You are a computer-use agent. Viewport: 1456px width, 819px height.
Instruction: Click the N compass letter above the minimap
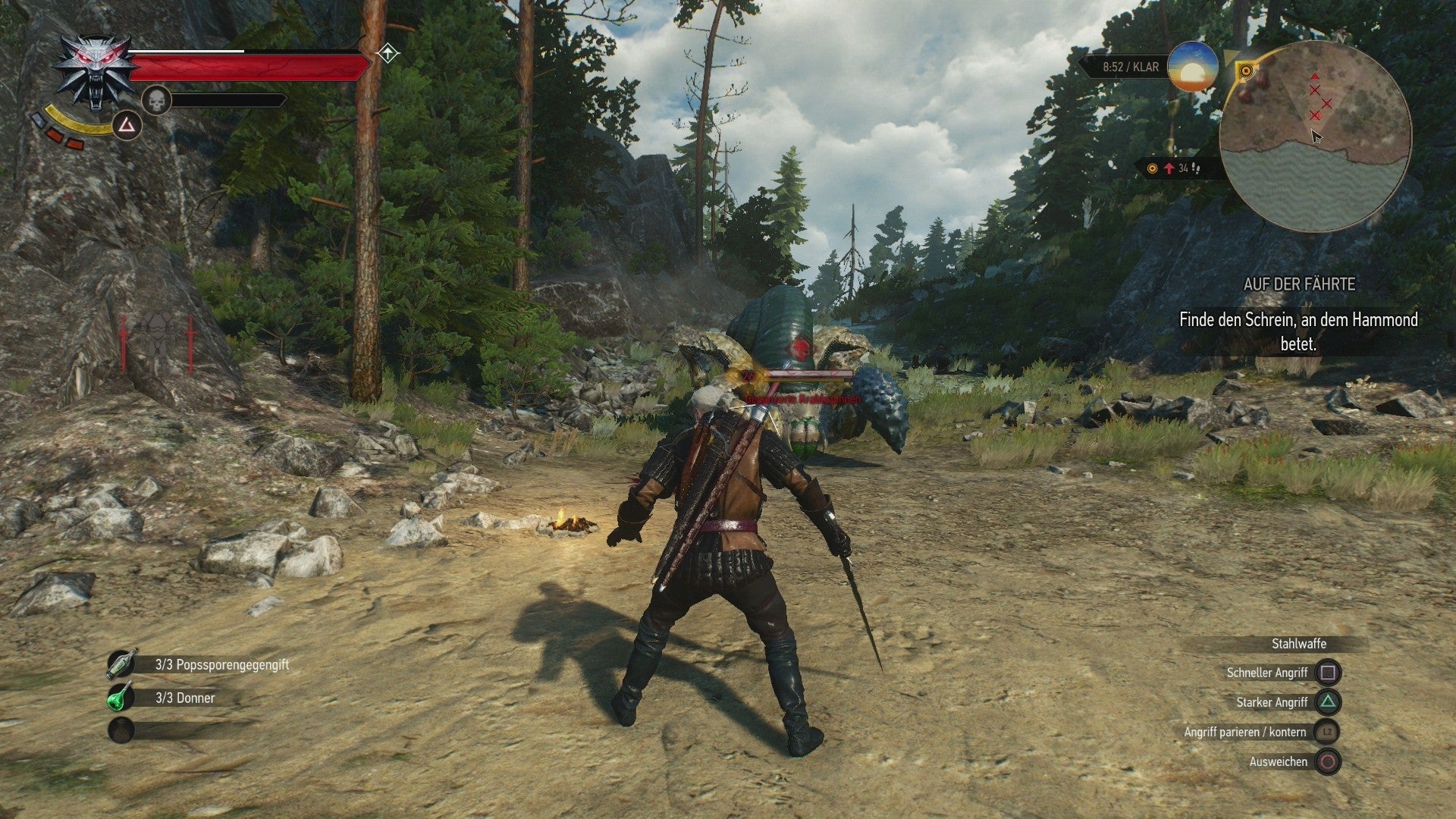click(1341, 38)
